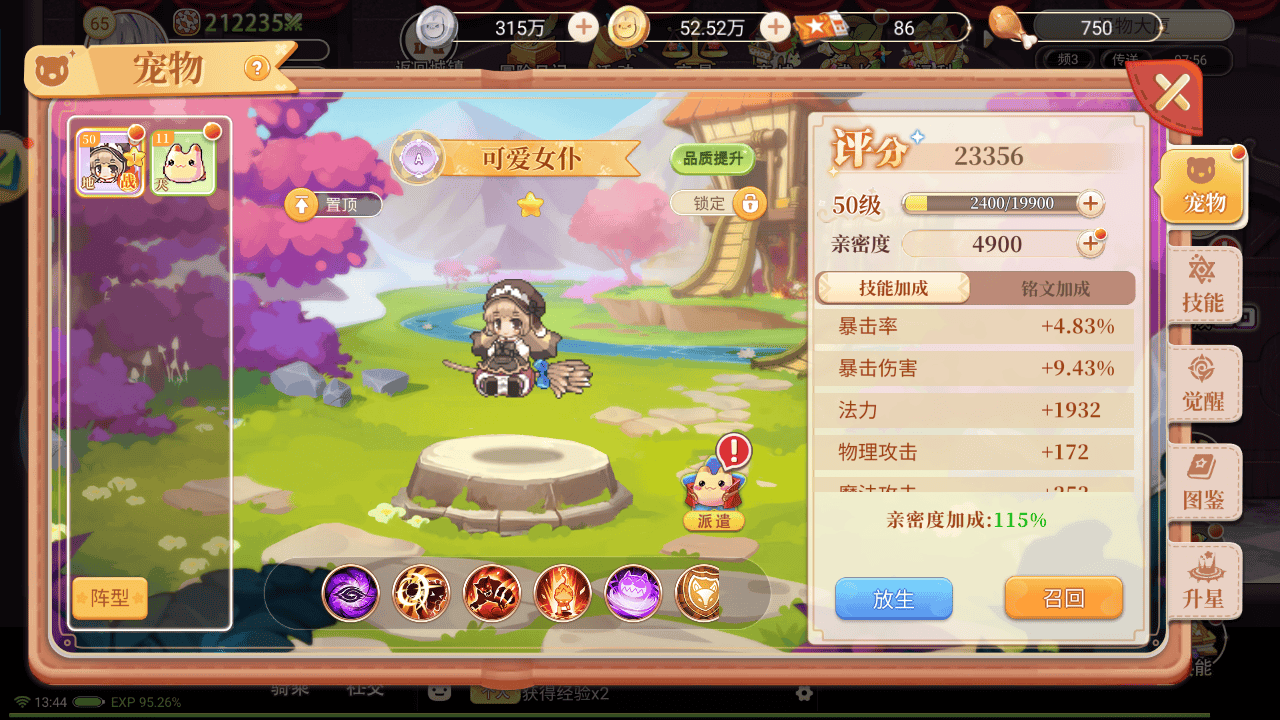Open the 觉醒 awakening panel icon
Screen dimensions: 1280x720
[x=1204, y=383]
